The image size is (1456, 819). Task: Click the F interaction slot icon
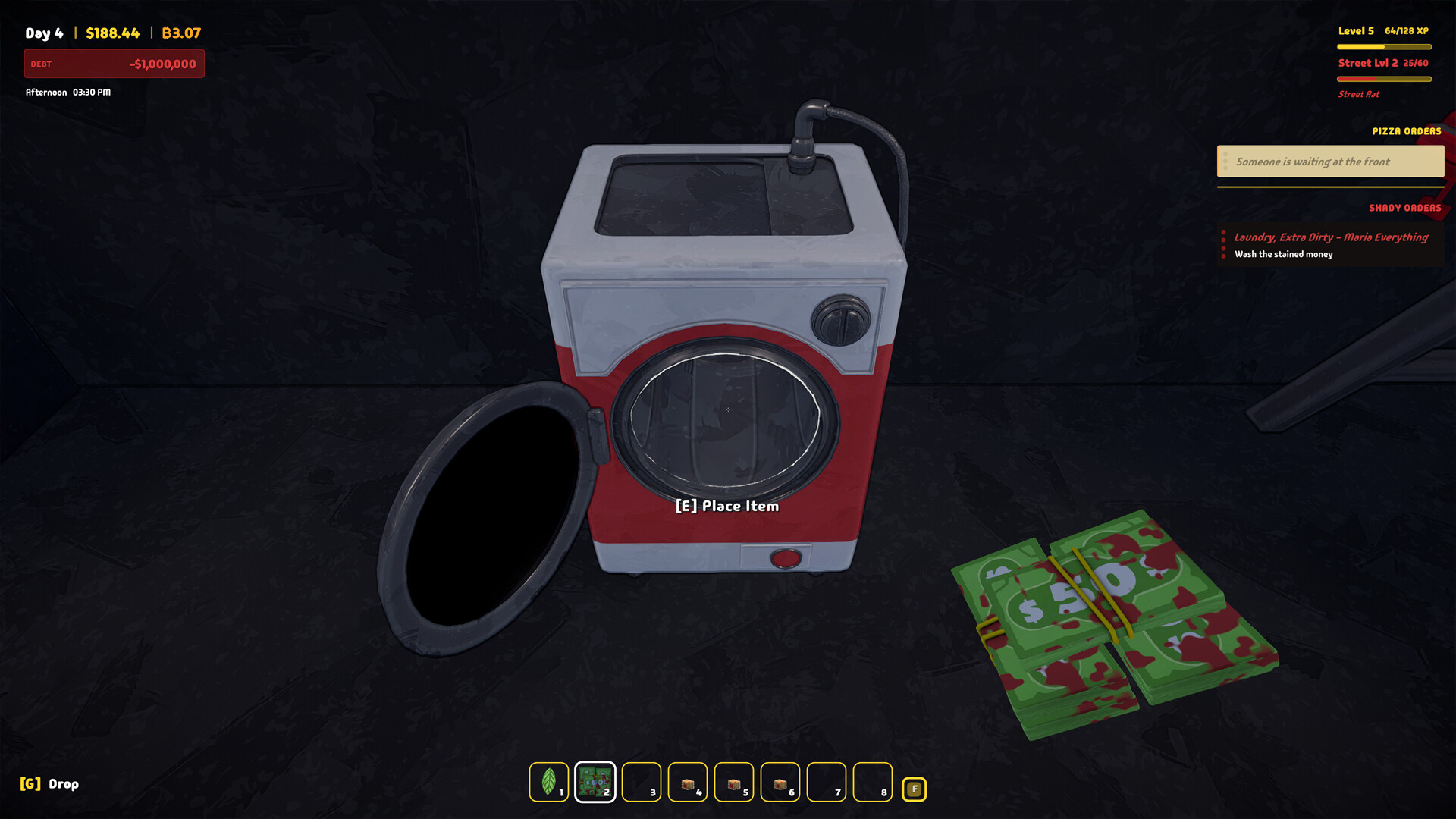tap(915, 788)
